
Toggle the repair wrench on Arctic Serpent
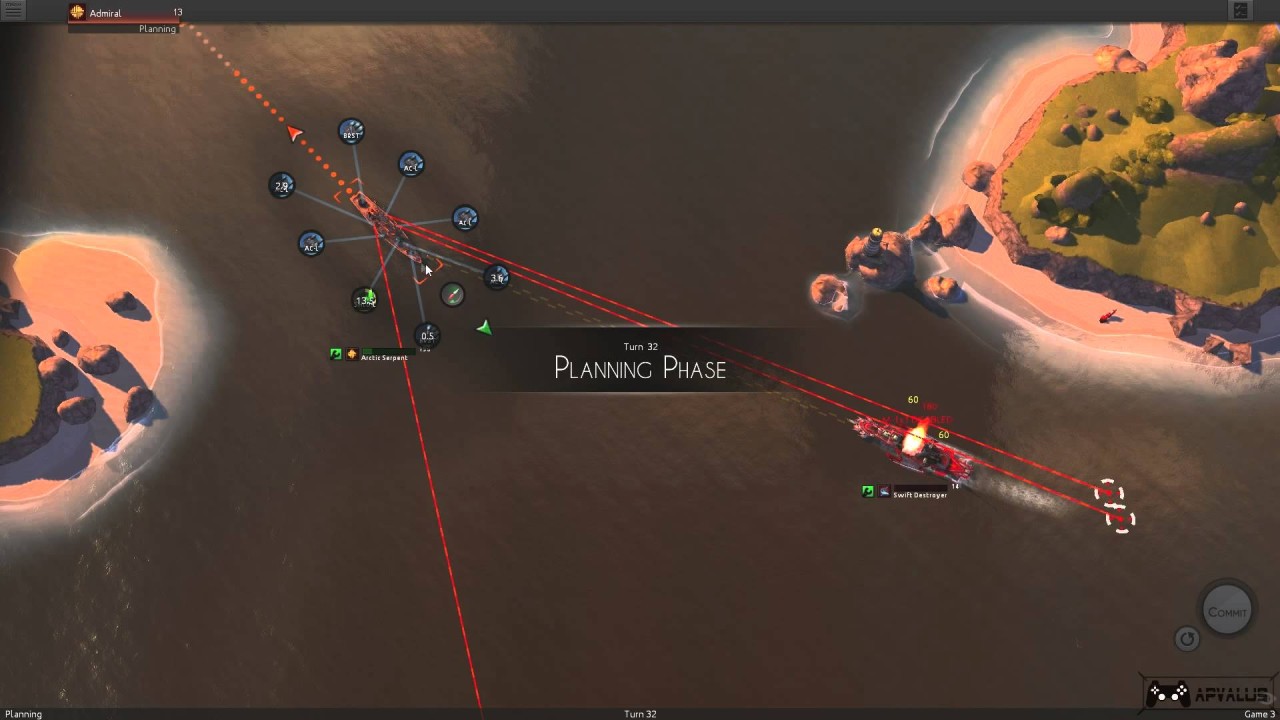click(335, 354)
